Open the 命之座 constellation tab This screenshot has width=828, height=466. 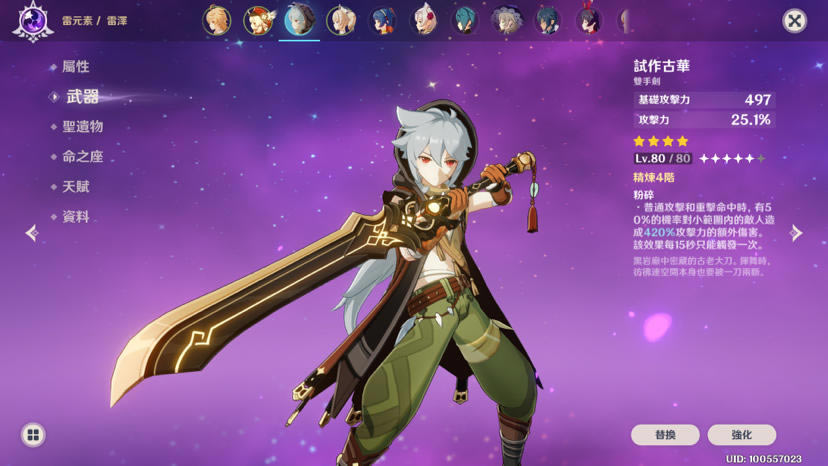click(82, 157)
